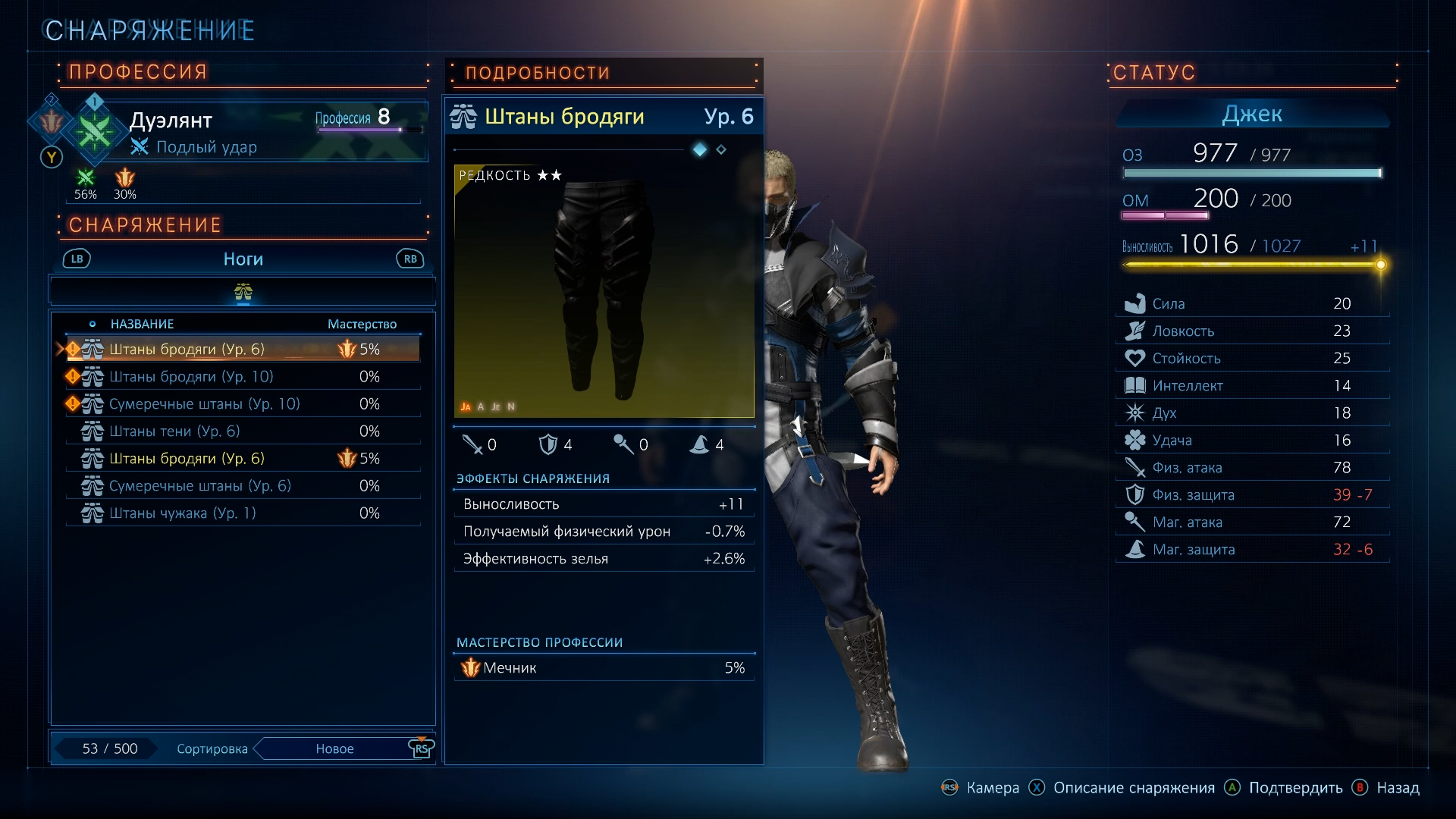This screenshot has height=819, width=1456.
Task: Choose Штаны бродяги (Ур. 10) from list
Action: coord(243,377)
